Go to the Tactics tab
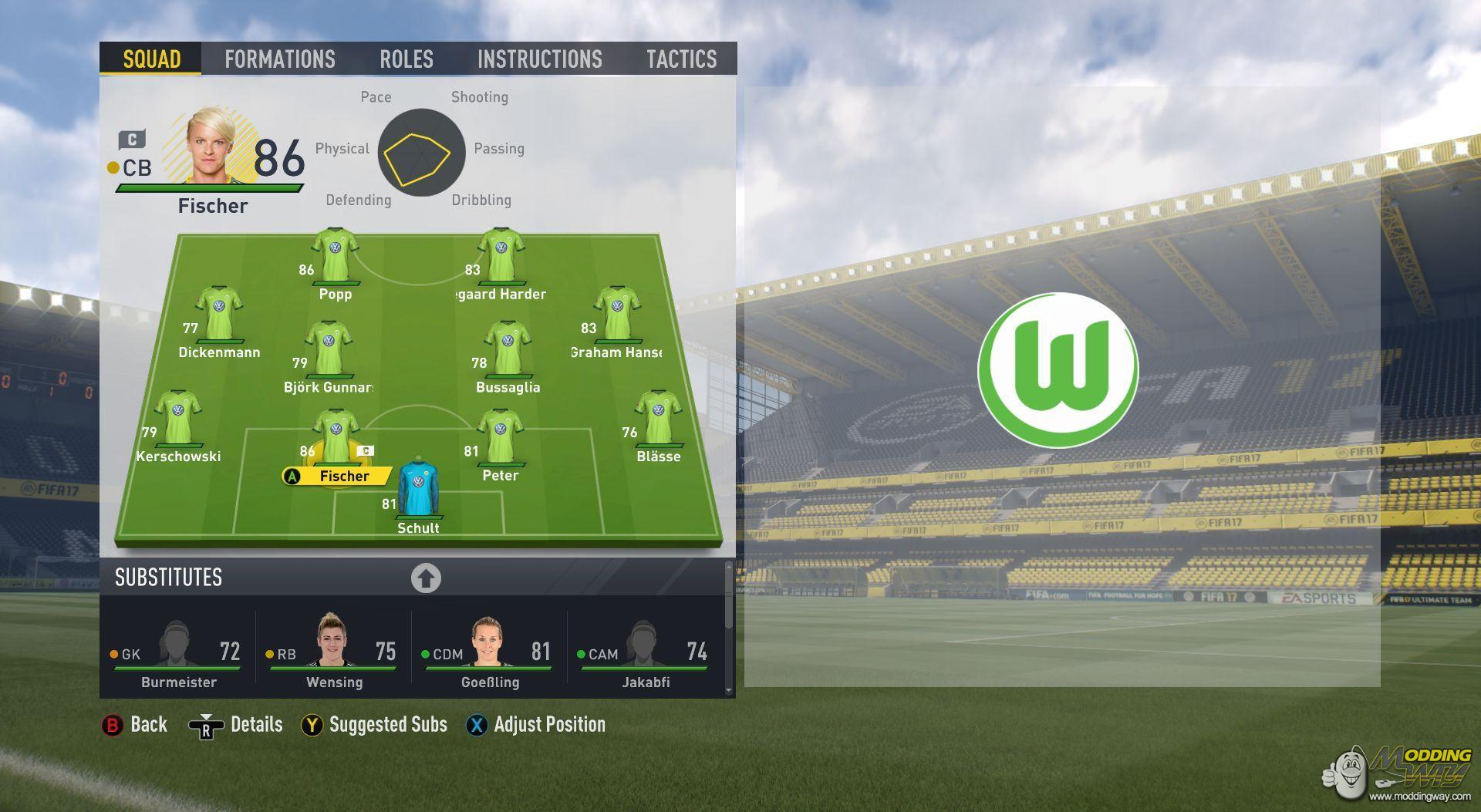Image resolution: width=1481 pixels, height=812 pixels. [x=681, y=59]
